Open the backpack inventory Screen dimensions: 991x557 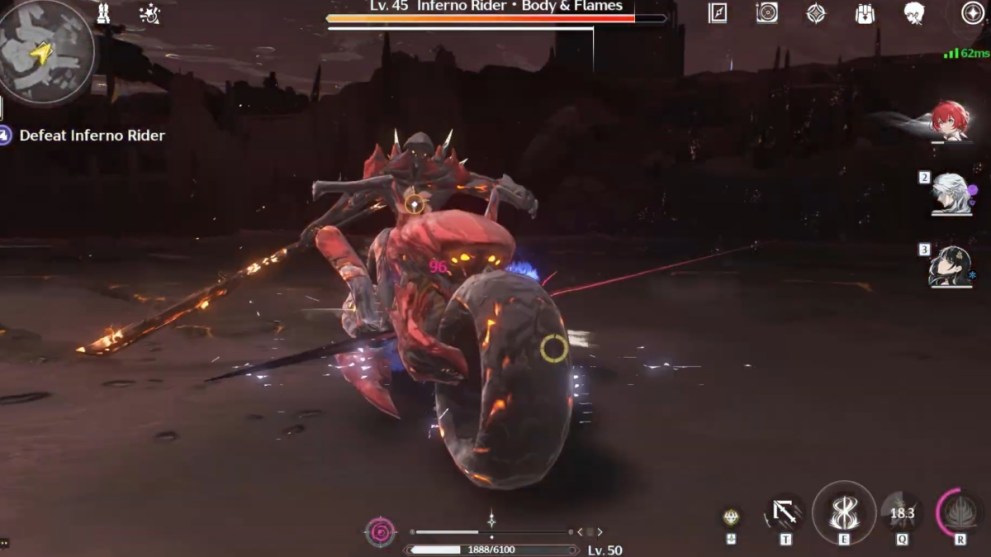coord(866,13)
